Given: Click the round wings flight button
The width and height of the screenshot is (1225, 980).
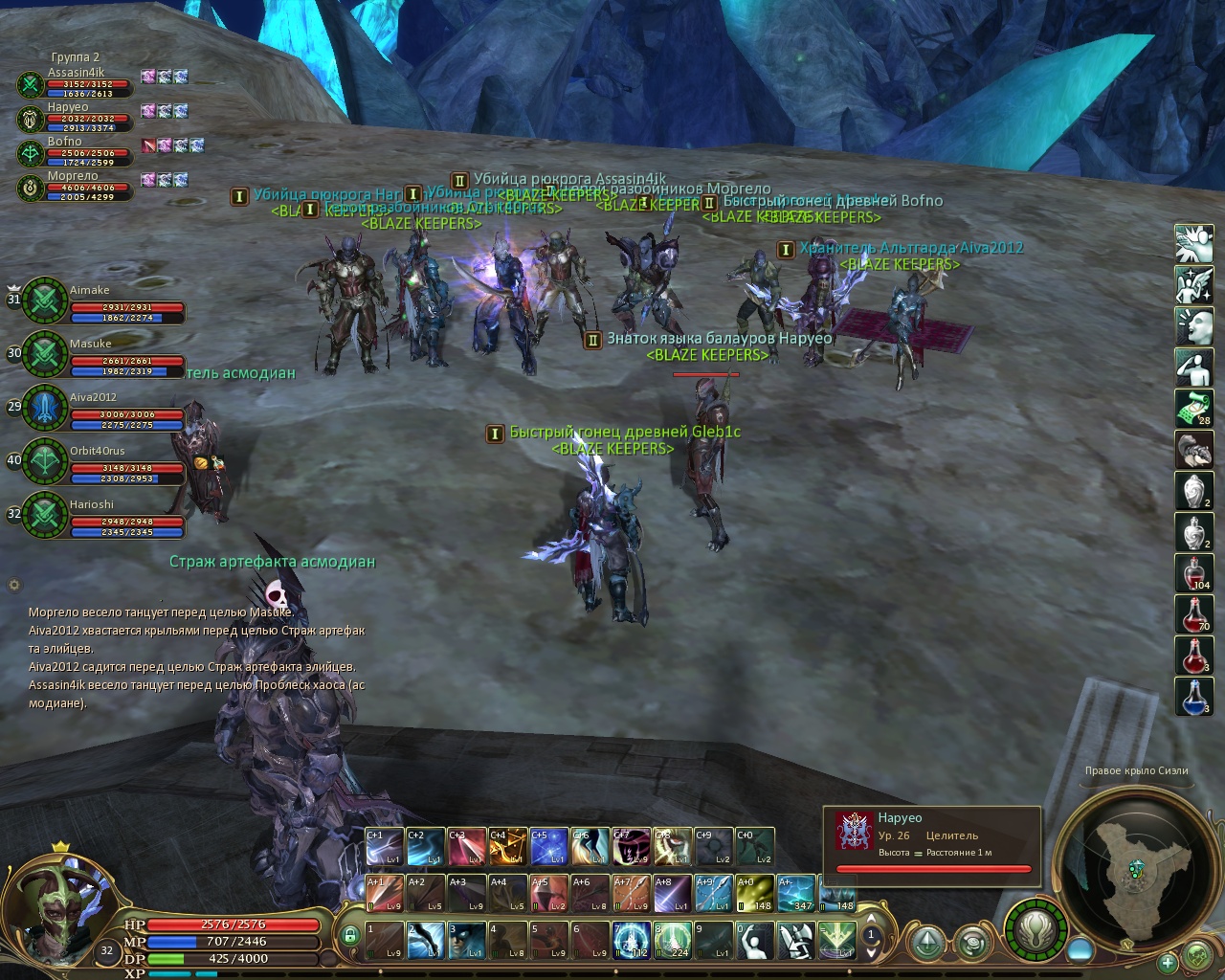Looking at the screenshot, I should tap(1035, 927).
